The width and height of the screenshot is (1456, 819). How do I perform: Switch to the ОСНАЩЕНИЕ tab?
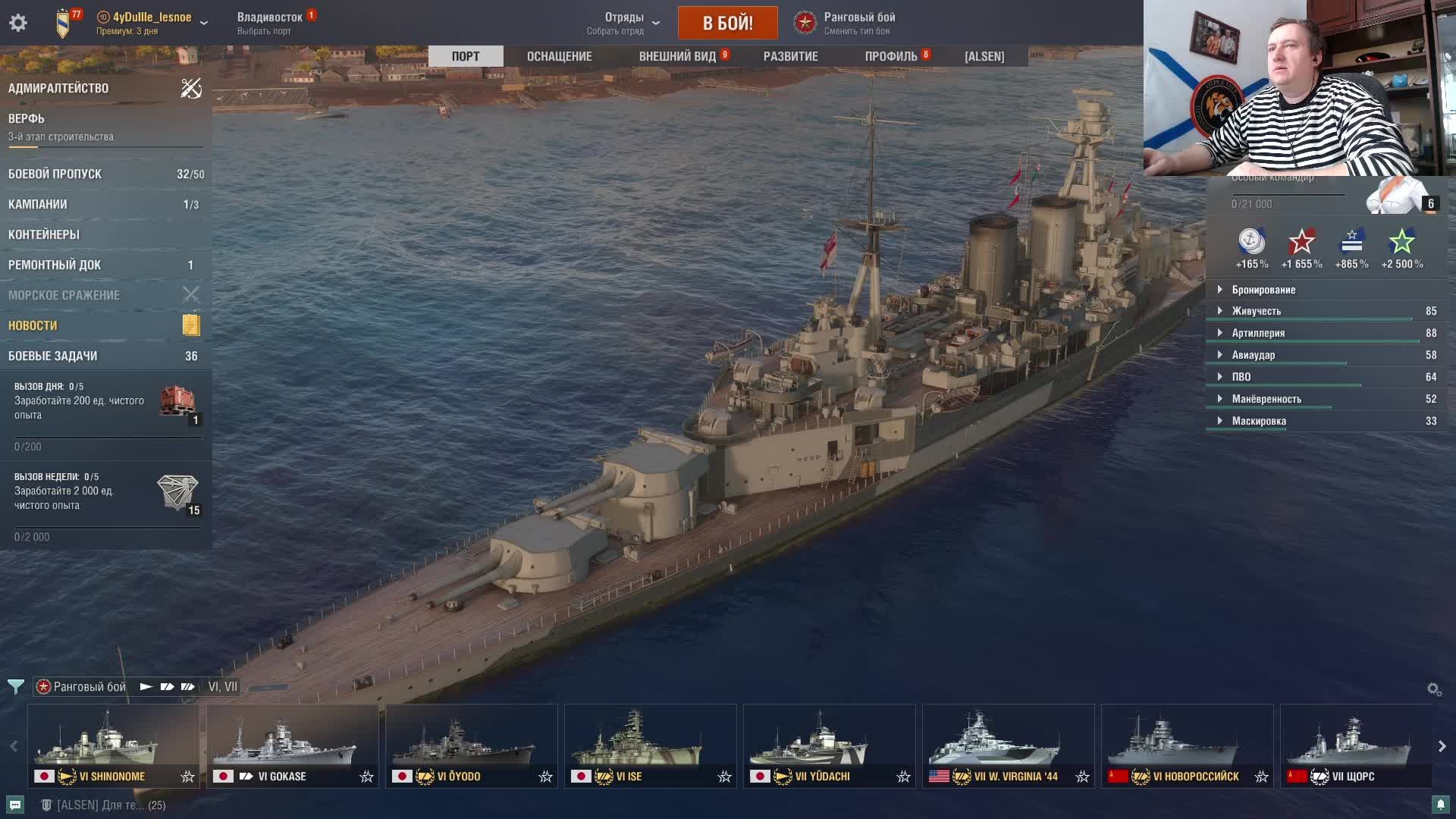(x=559, y=56)
